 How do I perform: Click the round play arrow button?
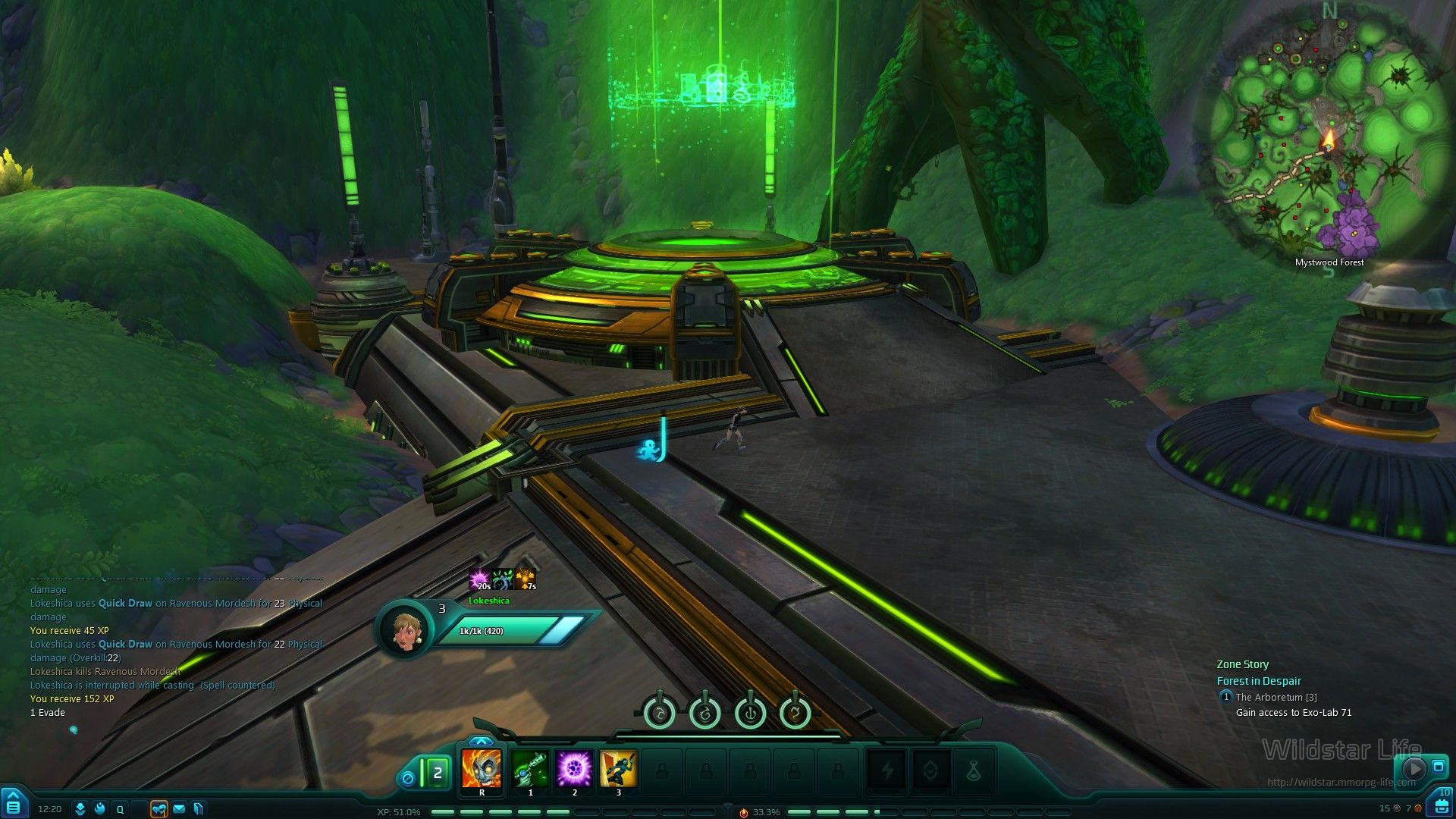coord(1414,768)
